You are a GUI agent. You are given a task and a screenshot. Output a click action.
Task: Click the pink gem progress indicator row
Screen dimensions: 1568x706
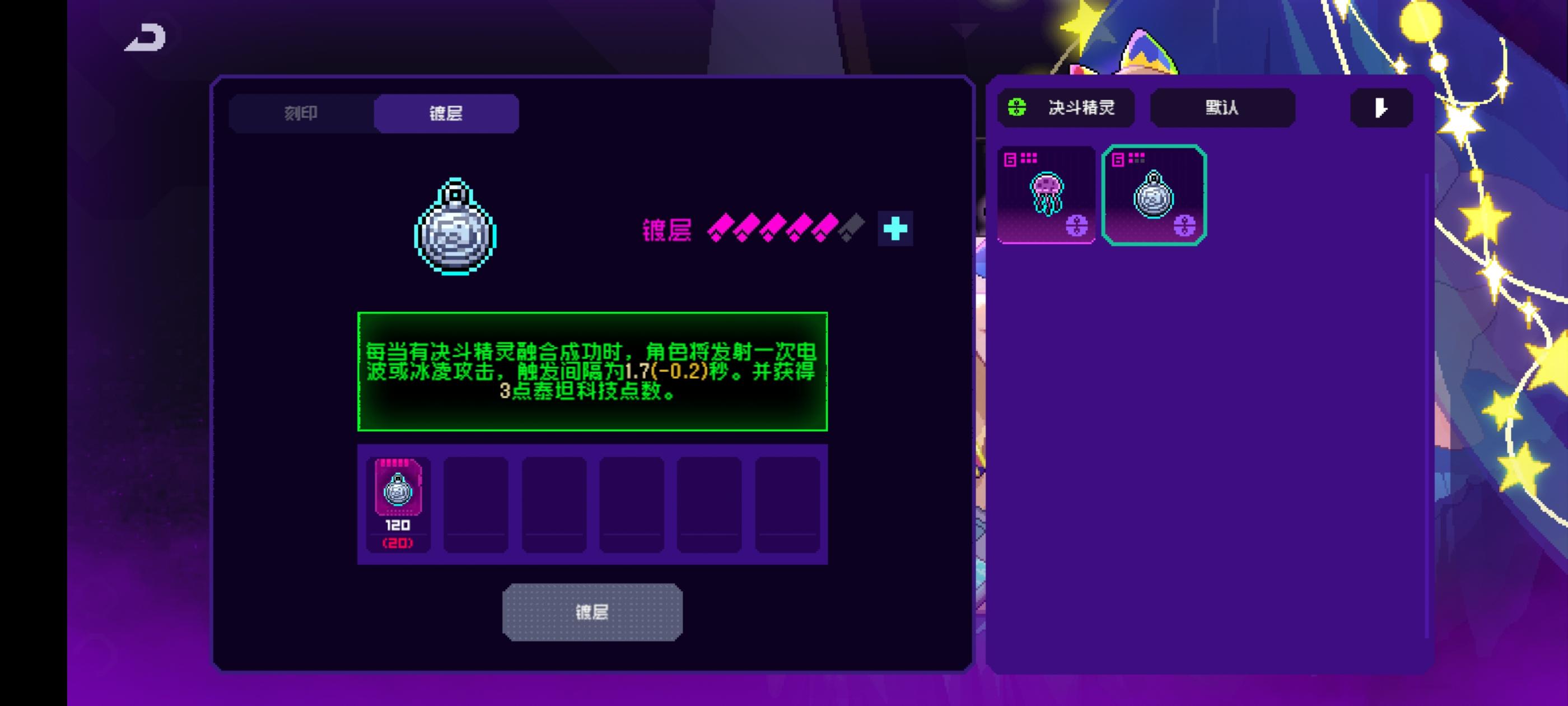pyautogui.click(x=785, y=230)
